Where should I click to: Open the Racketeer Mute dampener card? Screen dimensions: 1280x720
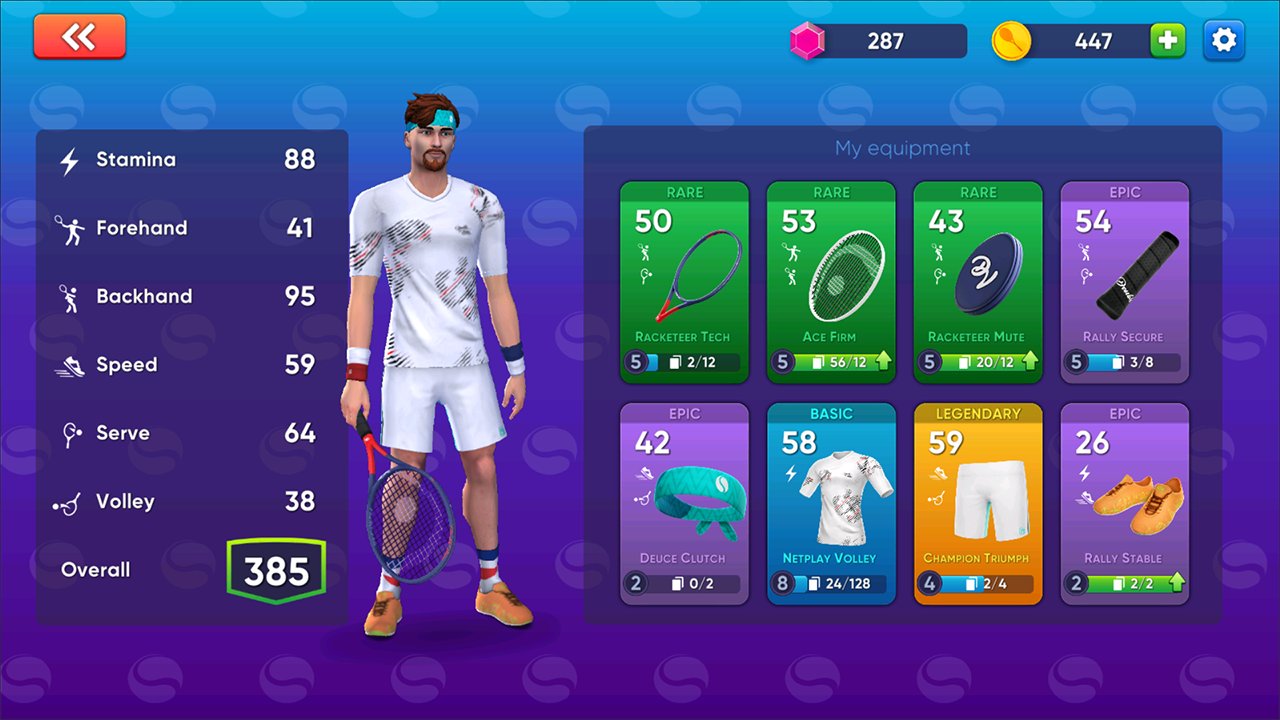[x=977, y=282]
